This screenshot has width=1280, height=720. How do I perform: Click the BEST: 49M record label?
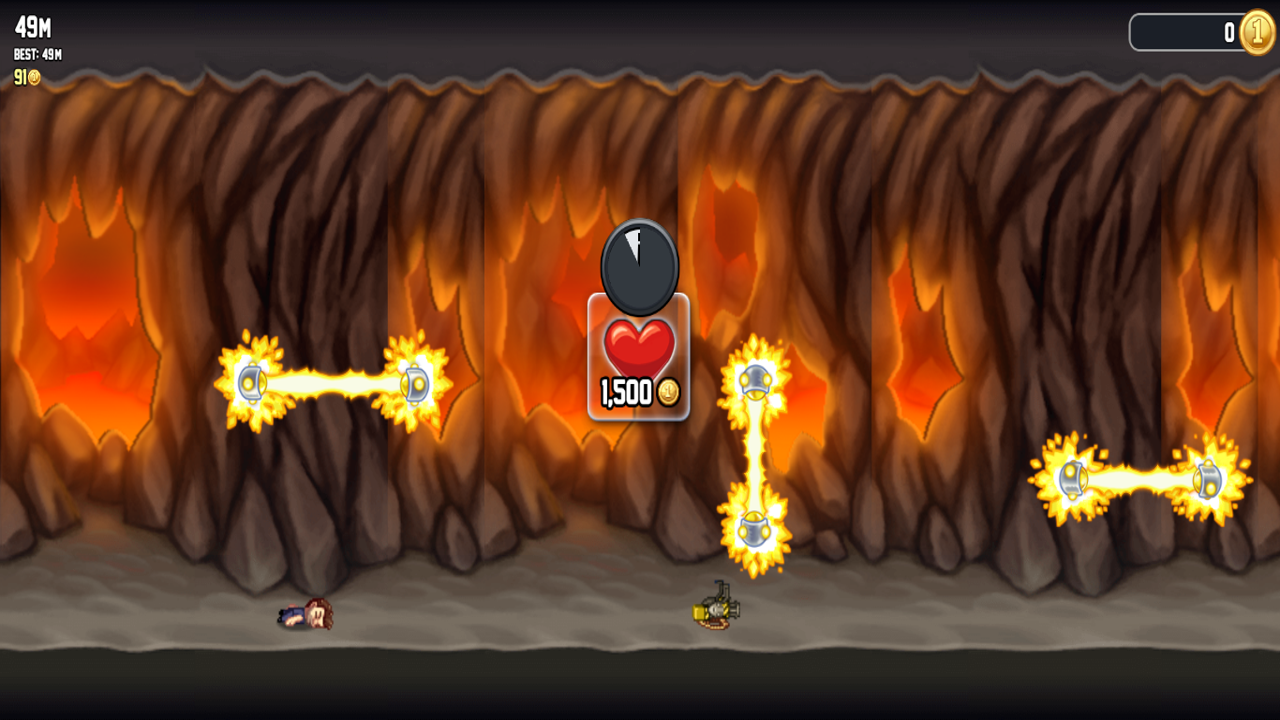tap(36, 55)
